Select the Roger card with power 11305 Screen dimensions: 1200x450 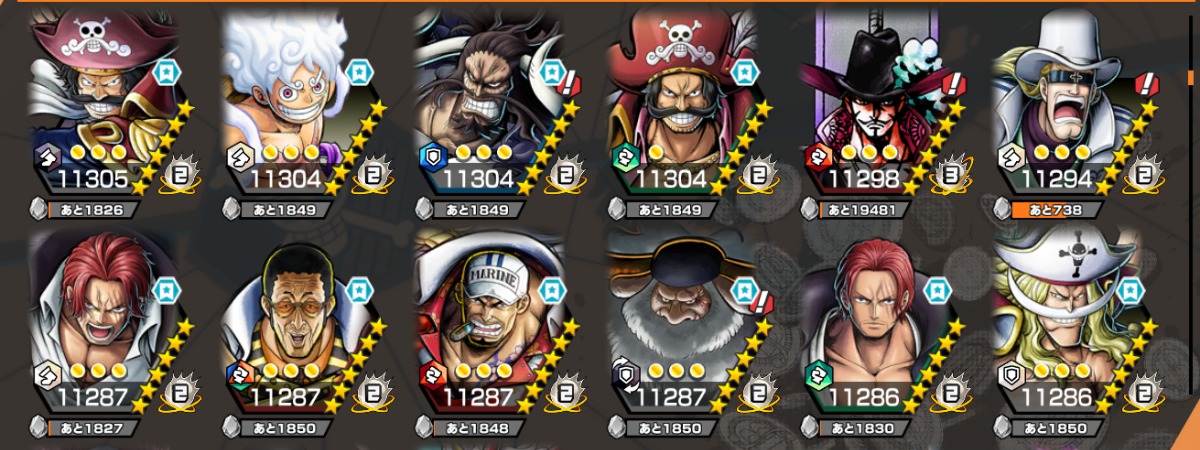point(100,100)
